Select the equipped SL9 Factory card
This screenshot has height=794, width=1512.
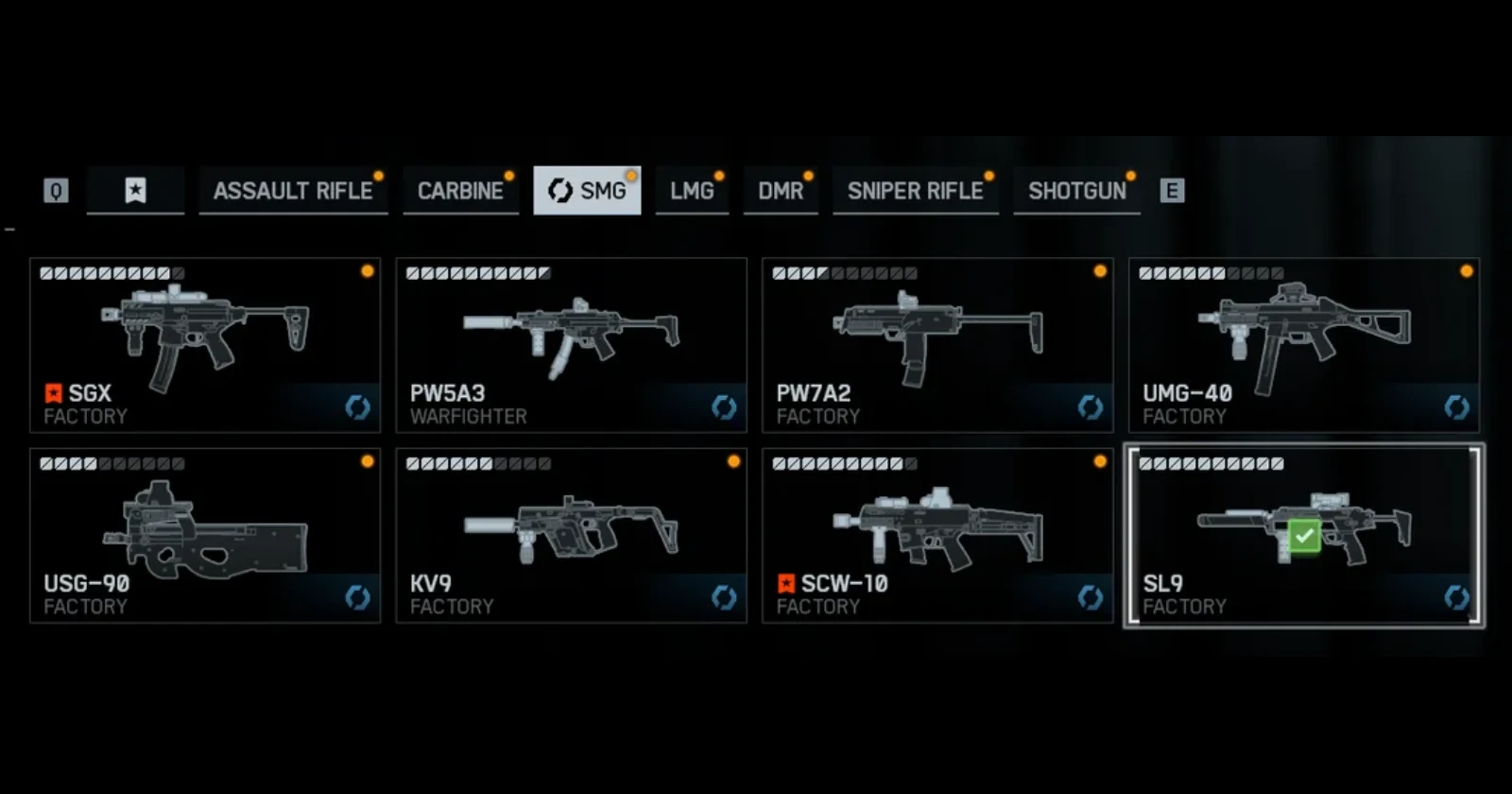[x=1304, y=535]
